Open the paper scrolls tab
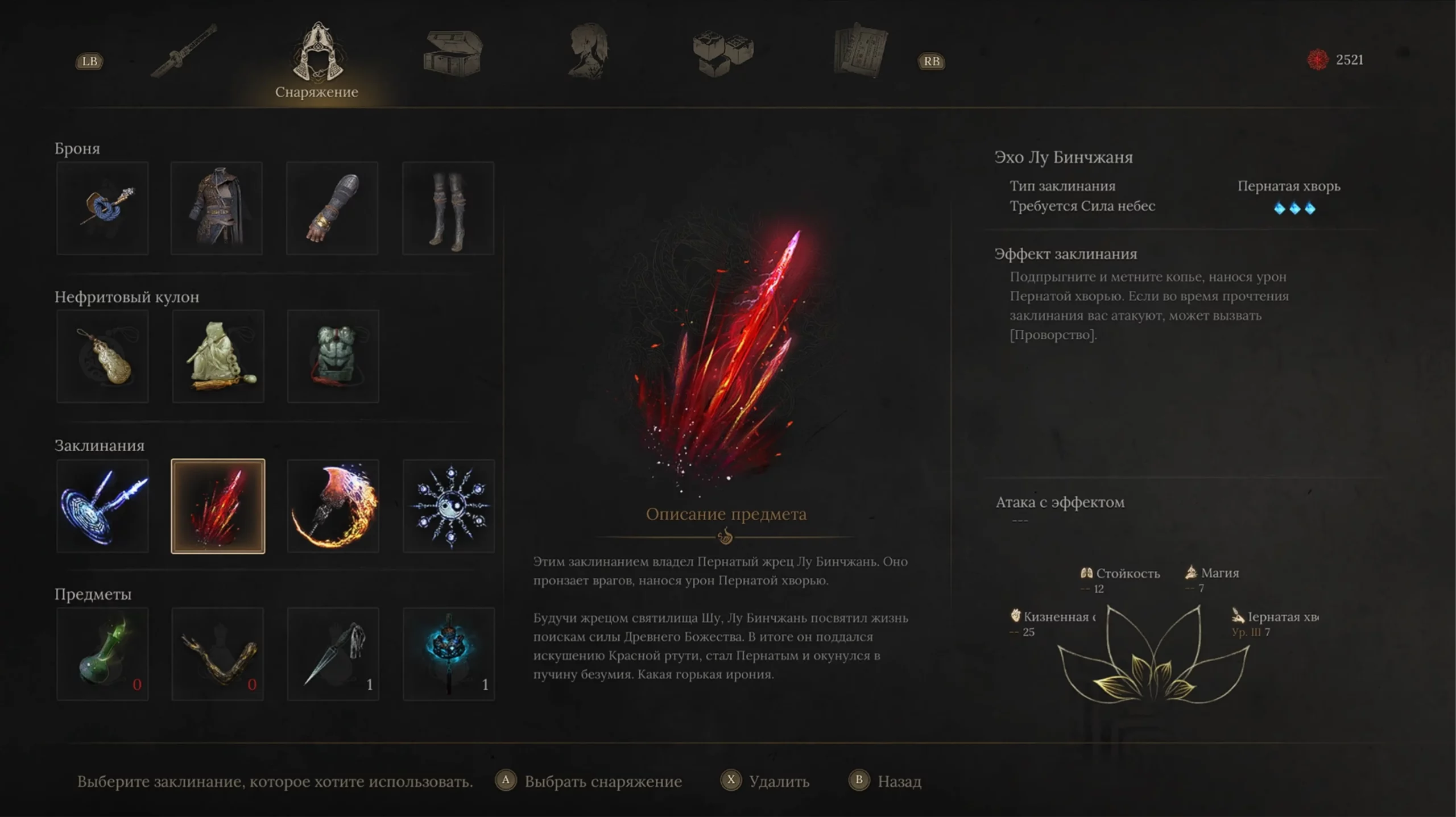This screenshot has height=817, width=1456. pos(860,51)
